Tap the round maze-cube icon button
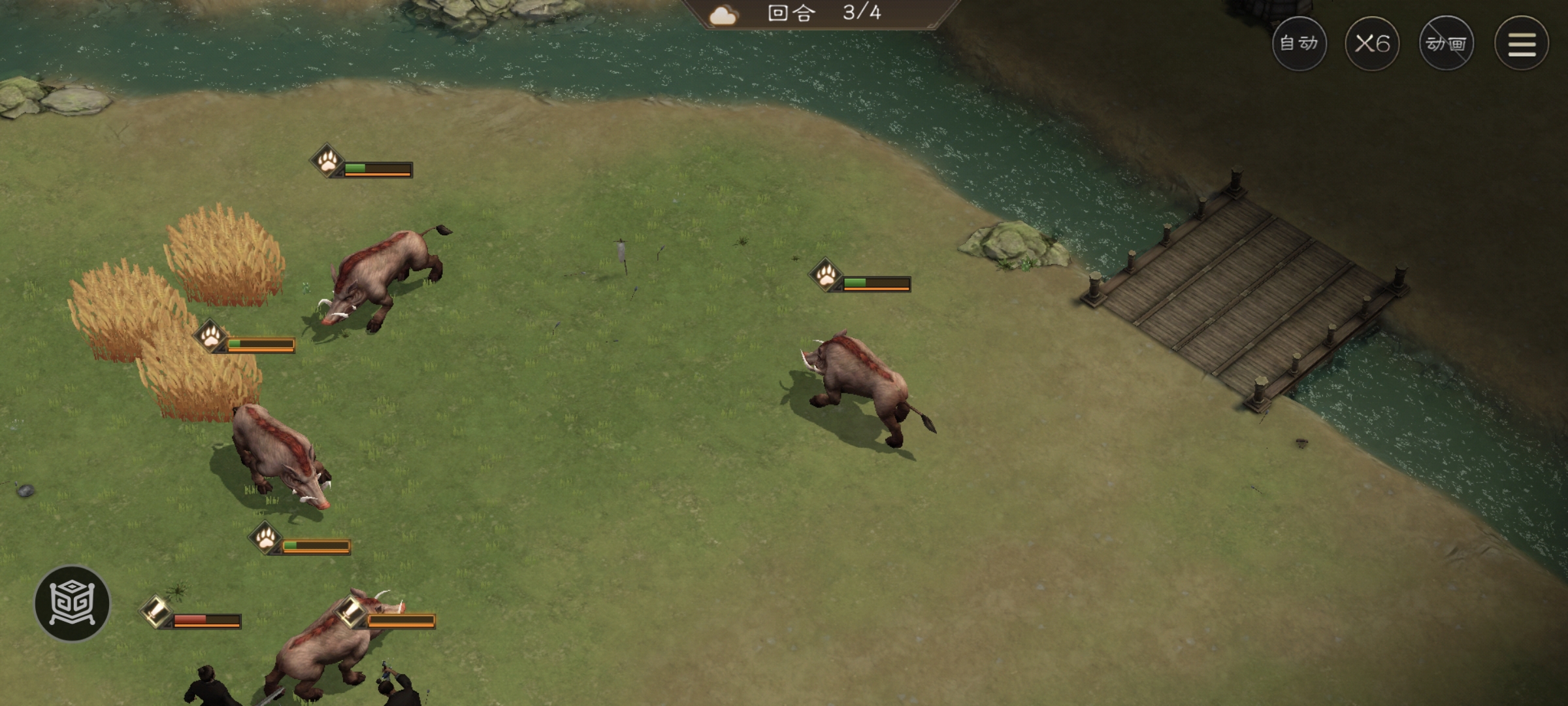The width and height of the screenshot is (1568, 706). click(73, 603)
